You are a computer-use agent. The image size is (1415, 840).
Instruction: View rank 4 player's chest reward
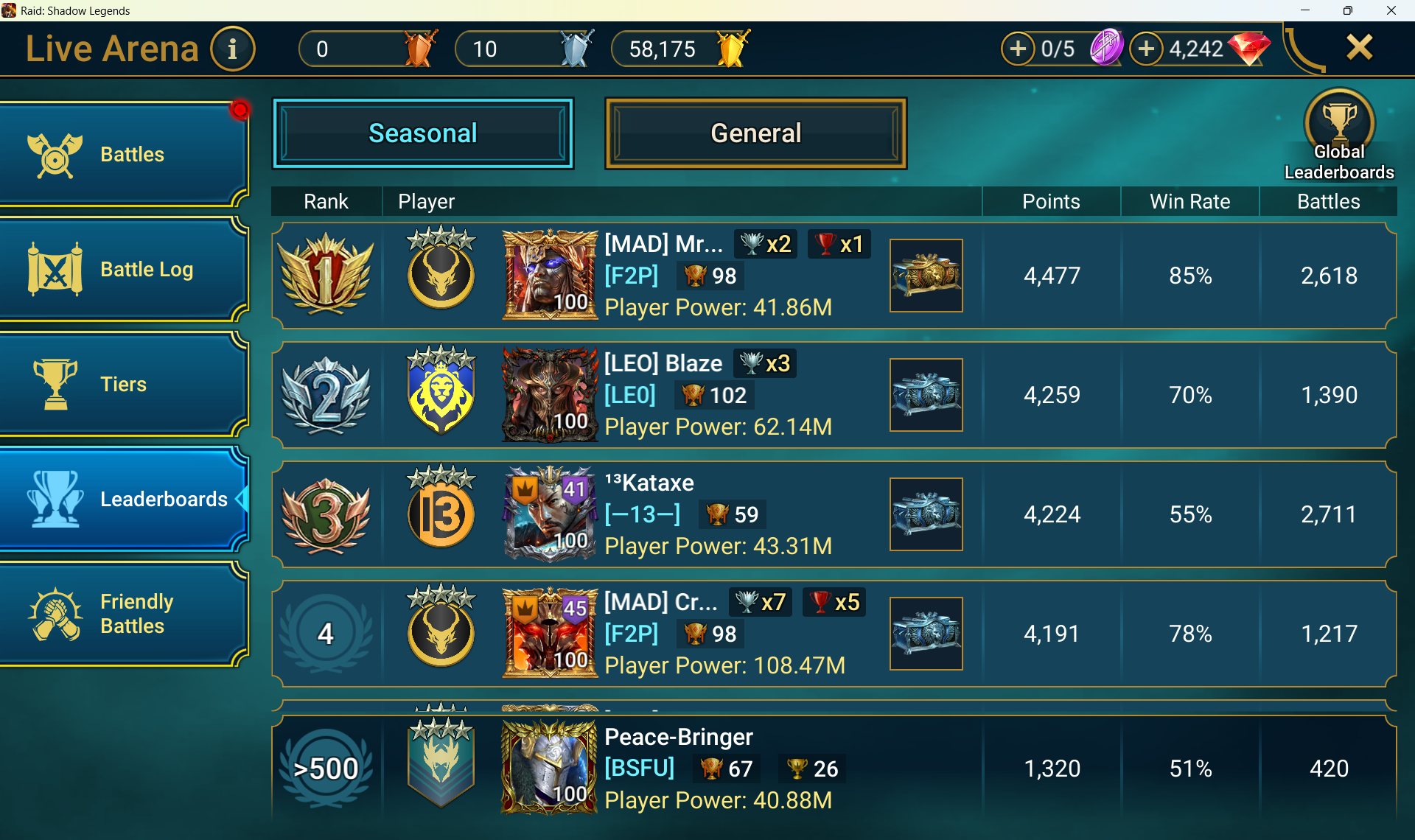click(926, 634)
